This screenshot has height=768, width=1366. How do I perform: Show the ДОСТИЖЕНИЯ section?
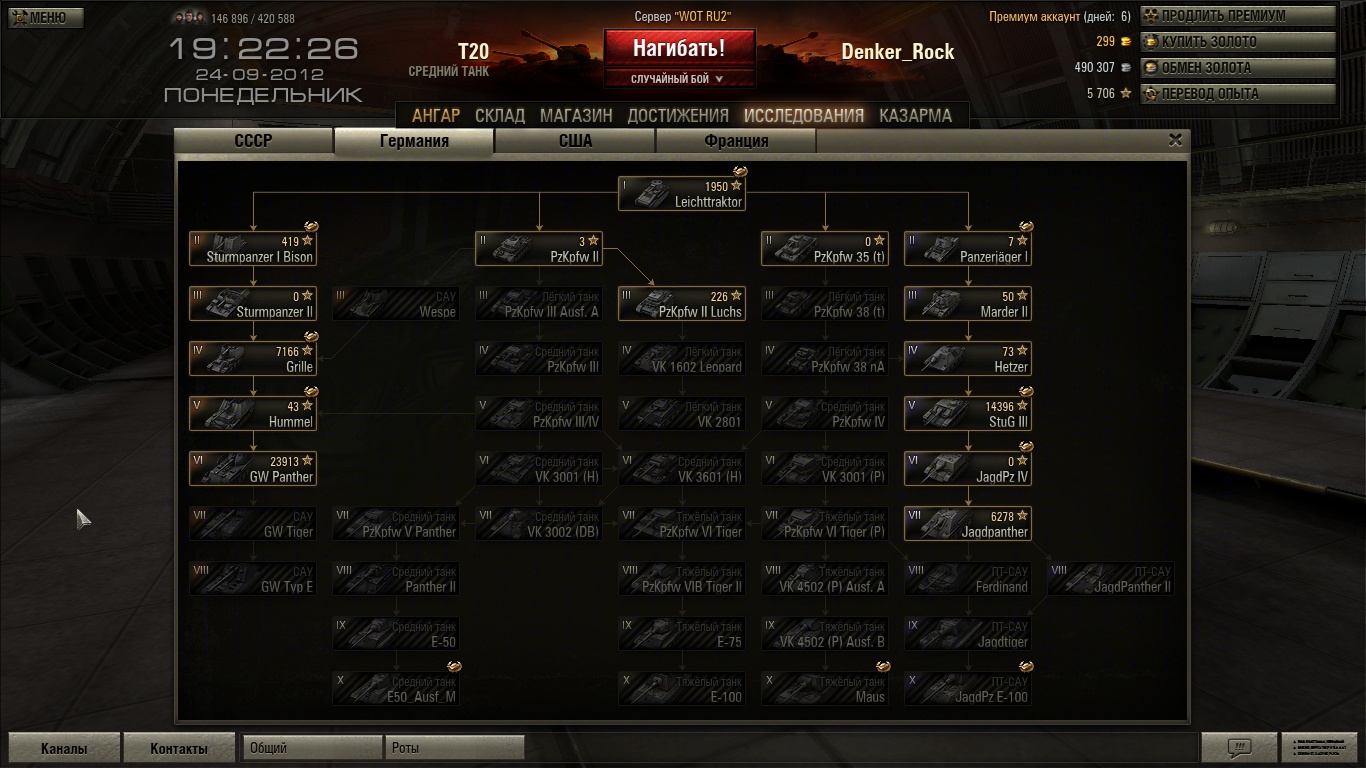(x=678, y=116)
